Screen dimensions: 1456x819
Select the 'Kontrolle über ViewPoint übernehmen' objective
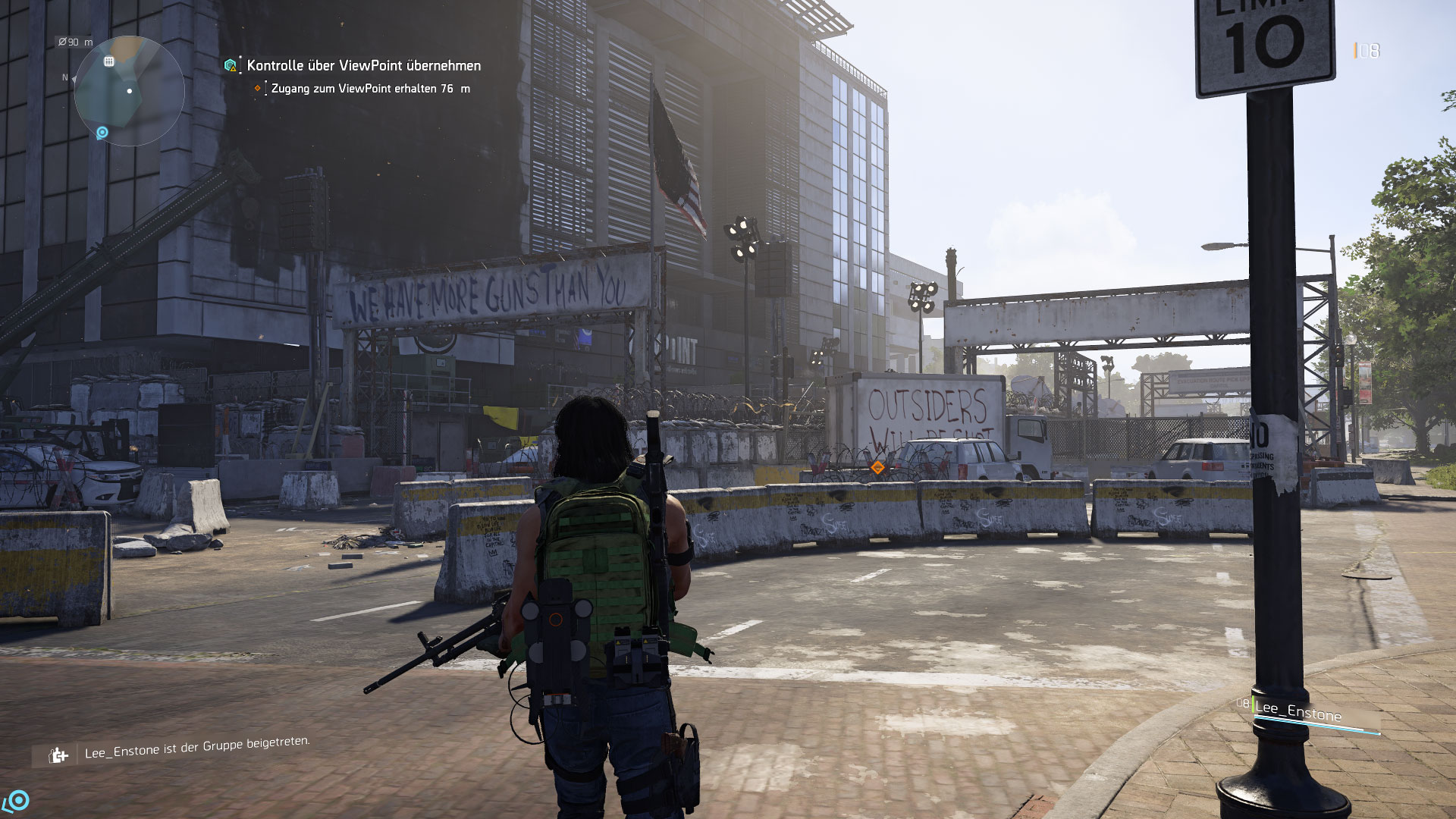click(363, 66)
